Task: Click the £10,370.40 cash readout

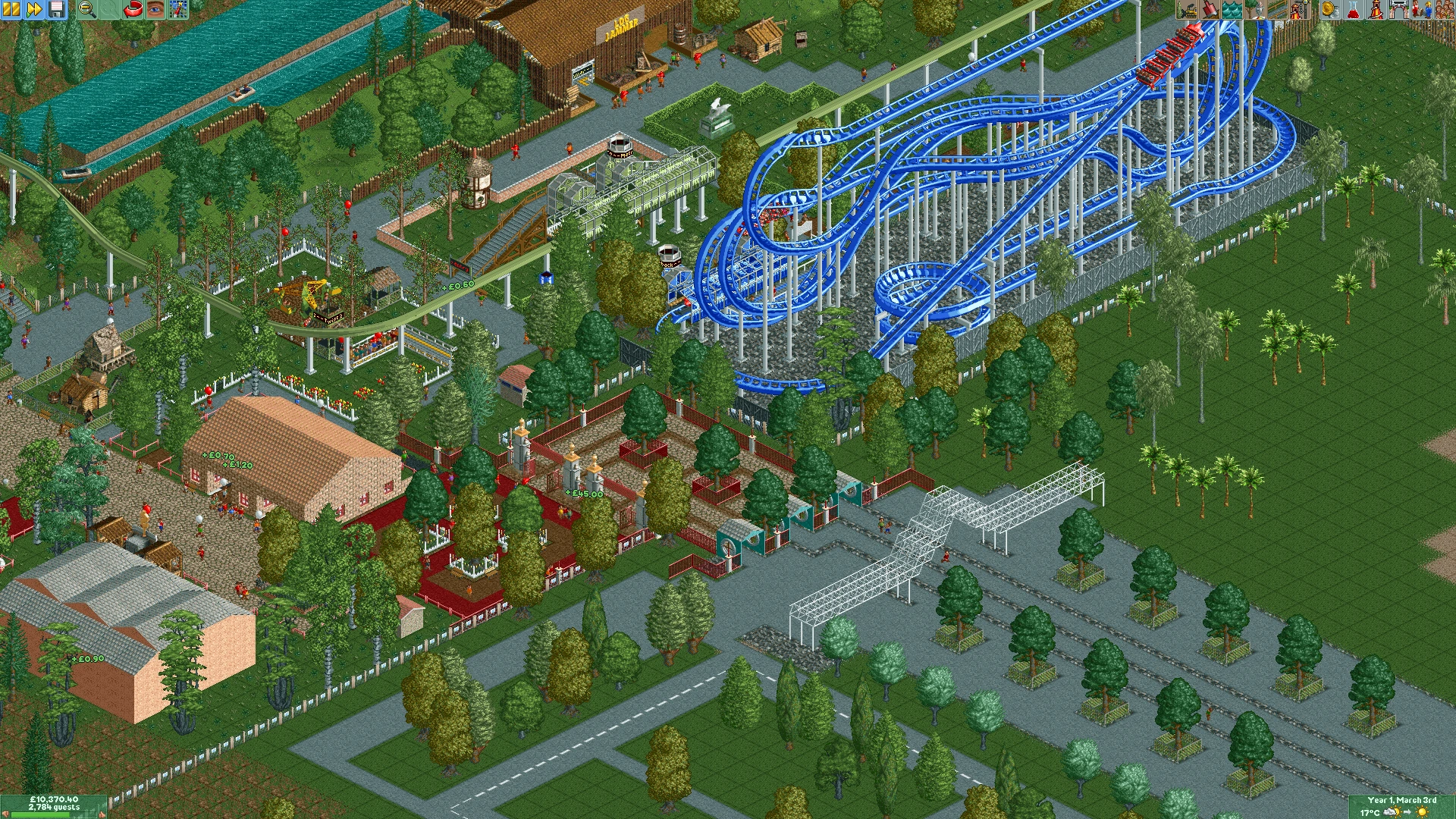Action: pos(53,798)
